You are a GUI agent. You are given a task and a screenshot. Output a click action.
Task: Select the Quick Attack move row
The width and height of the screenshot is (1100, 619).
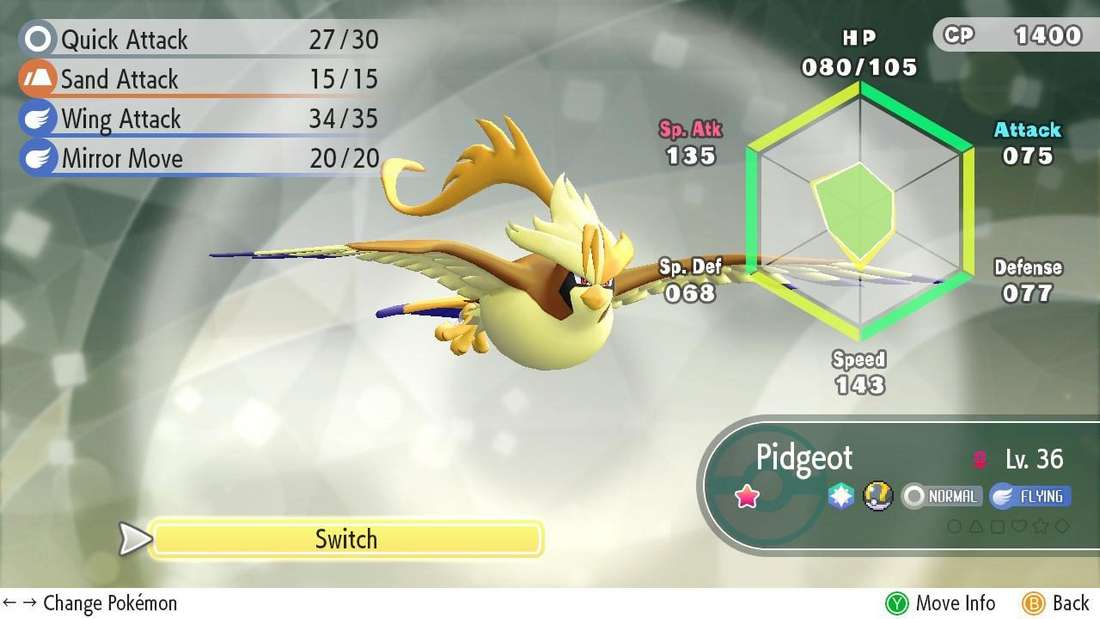coord(200,40)
